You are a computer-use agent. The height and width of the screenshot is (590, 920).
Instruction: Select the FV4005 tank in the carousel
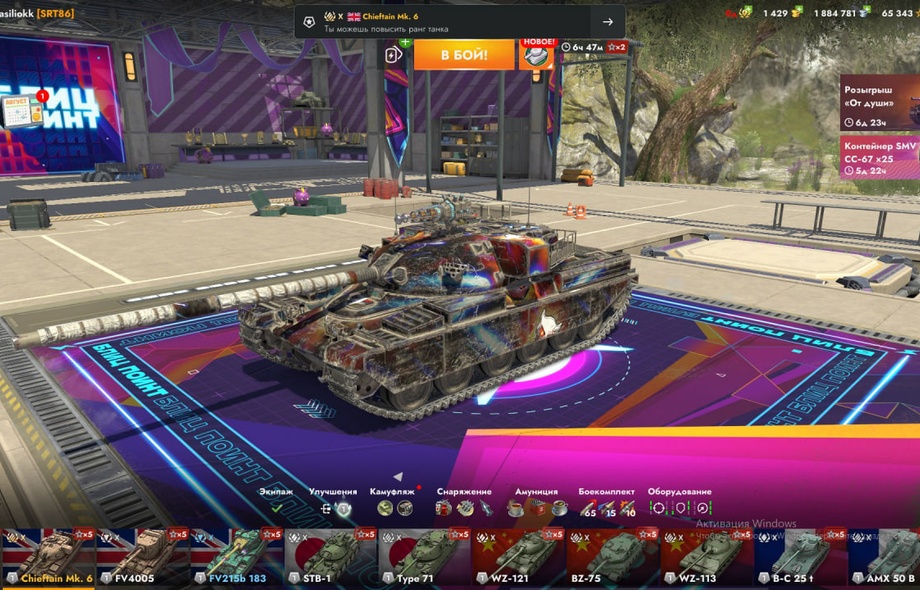(x=142, y=558)
